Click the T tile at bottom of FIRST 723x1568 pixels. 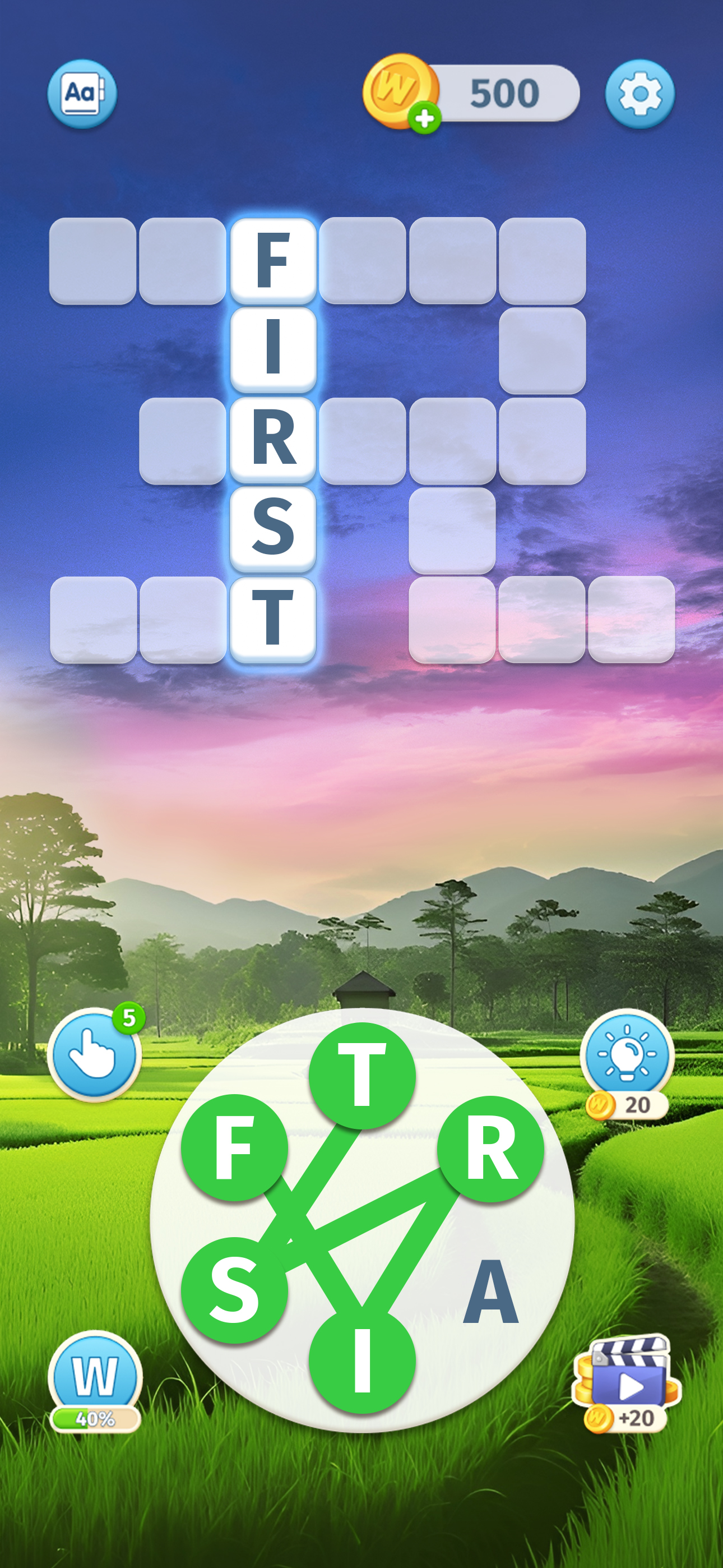[x=274, y=619]
